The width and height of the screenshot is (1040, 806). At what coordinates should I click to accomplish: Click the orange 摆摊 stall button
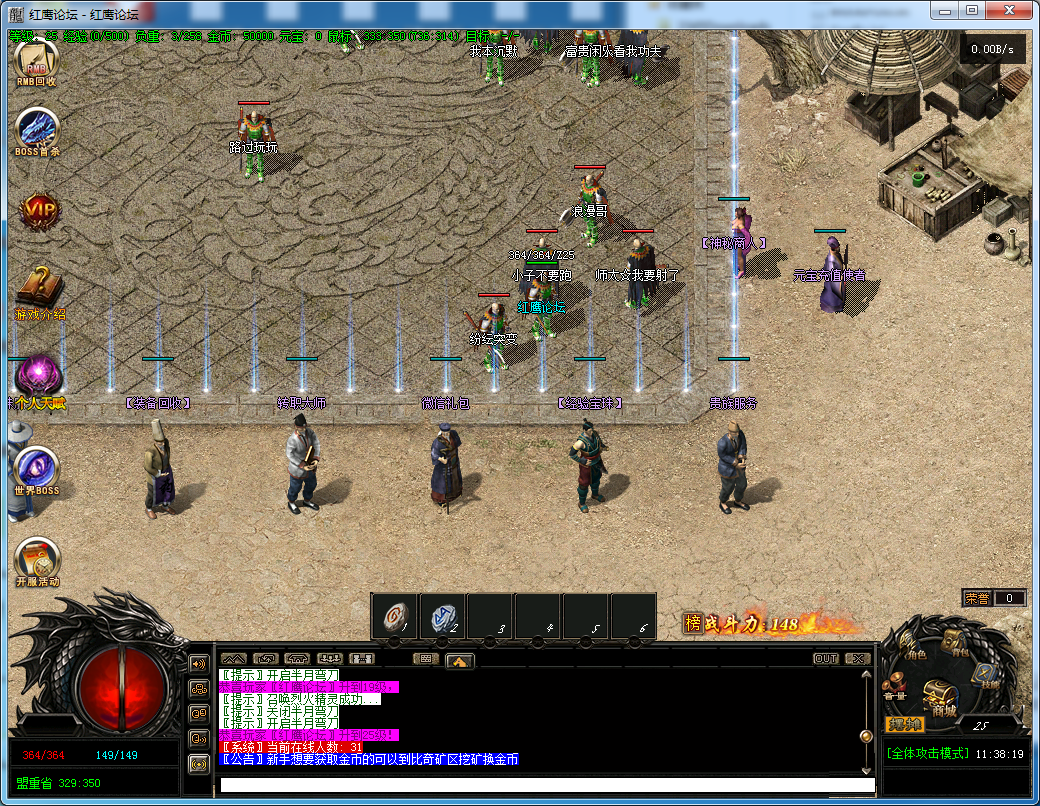[x=904, y=724]
